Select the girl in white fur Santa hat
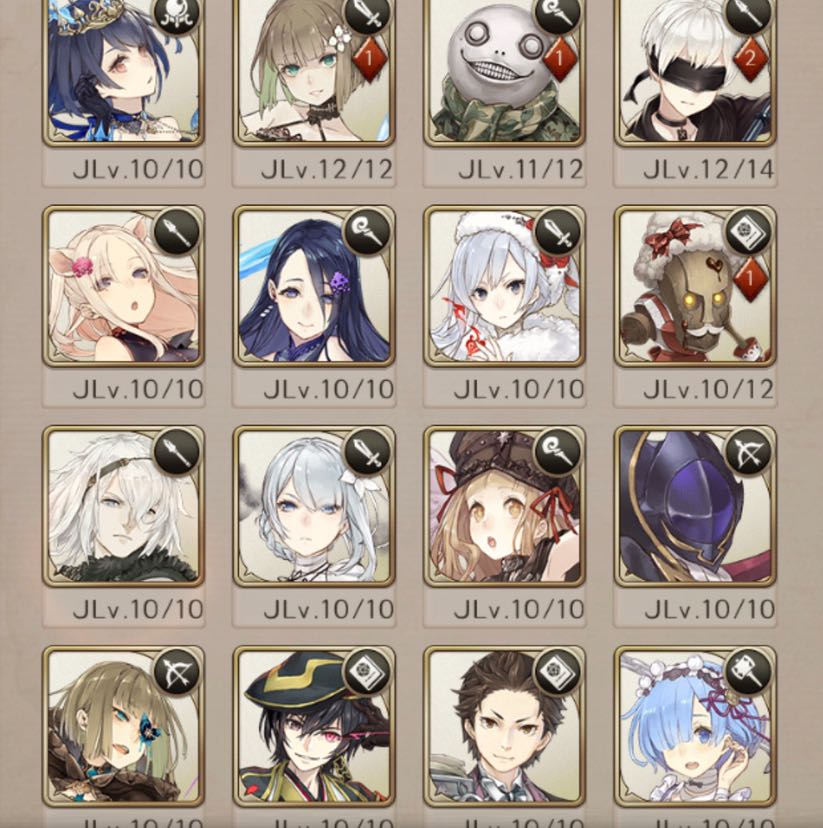823x828 pixels. click(504, 286)
